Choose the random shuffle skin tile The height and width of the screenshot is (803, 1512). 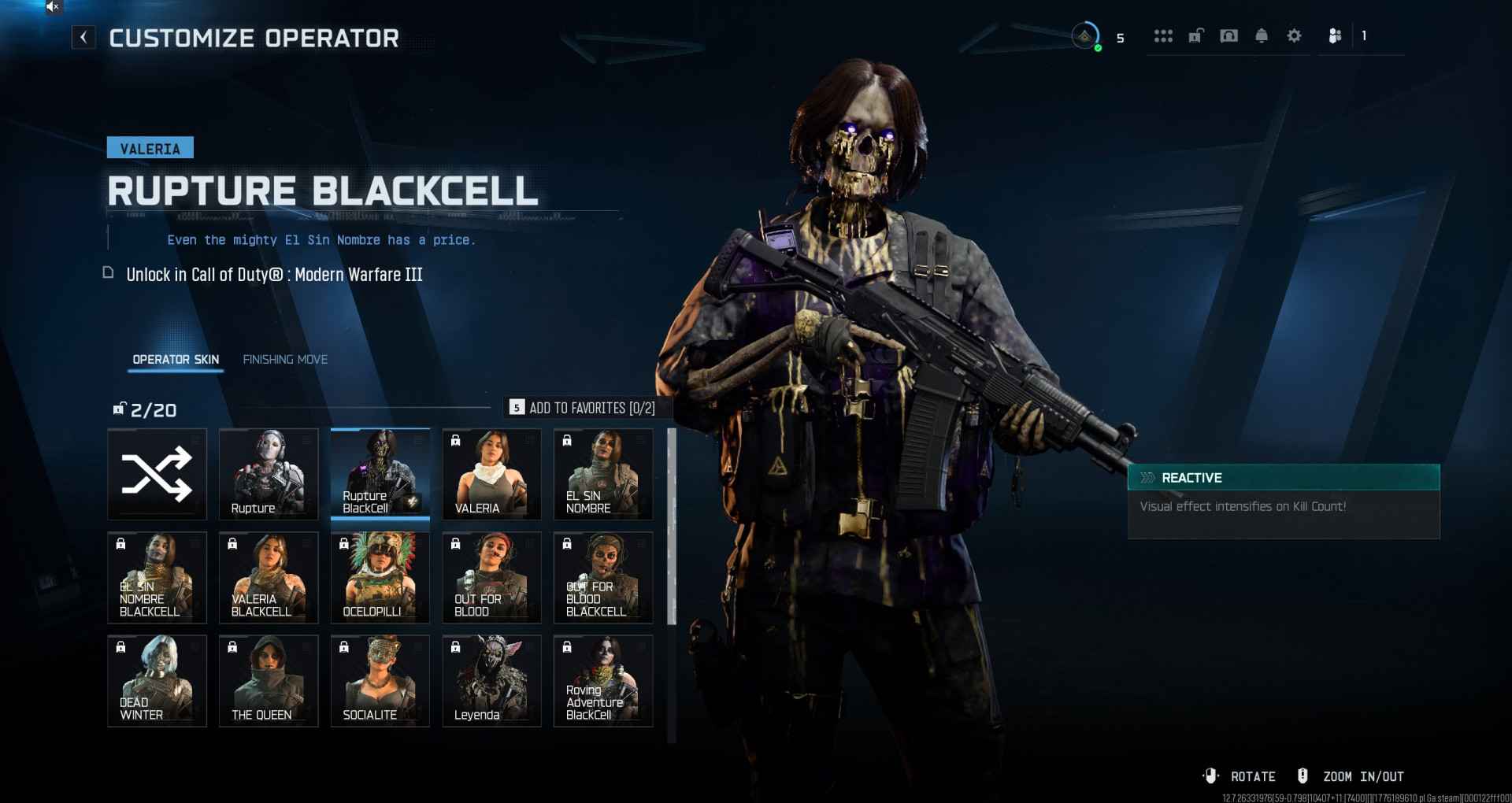(157, 474)
